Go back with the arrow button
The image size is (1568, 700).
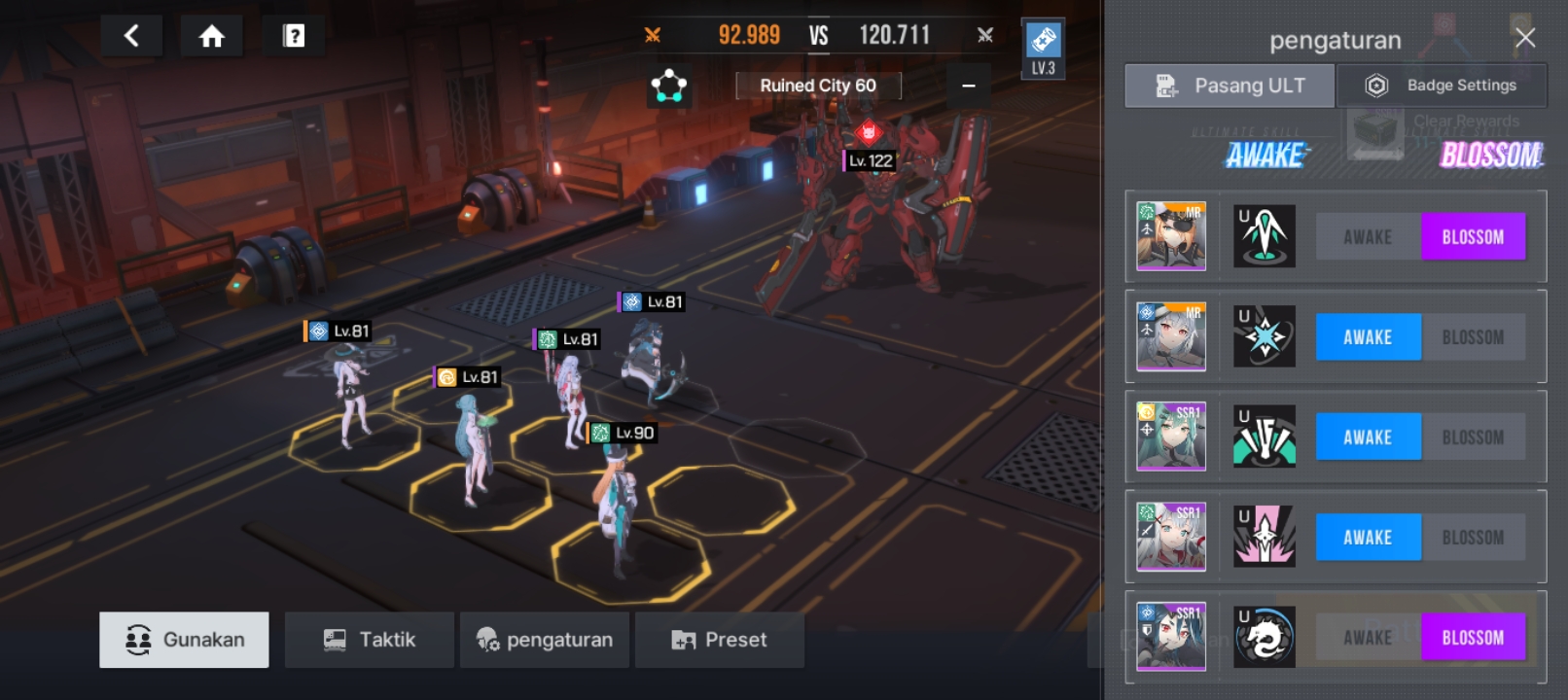(x=131, y=37)
